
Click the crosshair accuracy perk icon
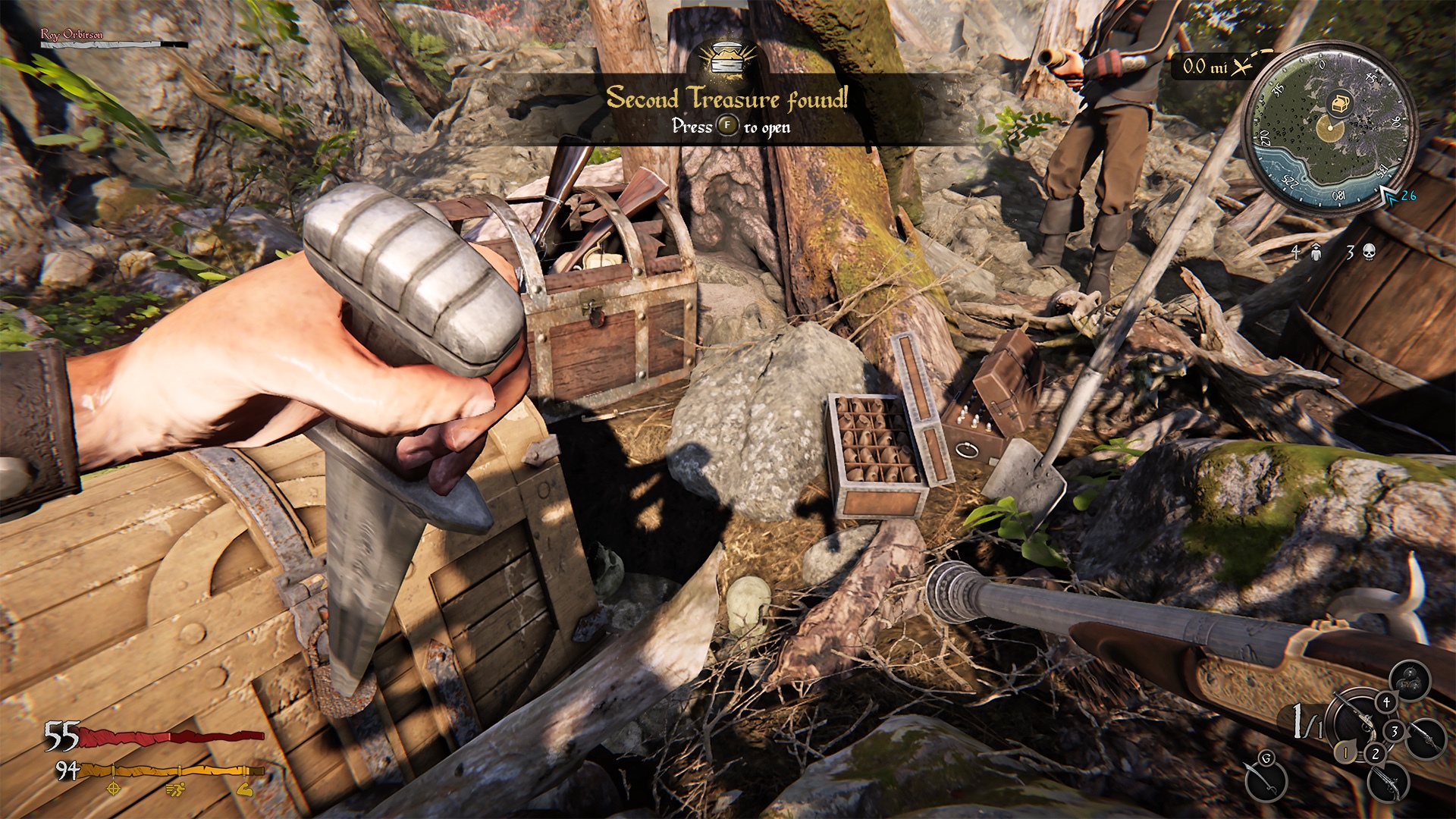pos(113,790)
